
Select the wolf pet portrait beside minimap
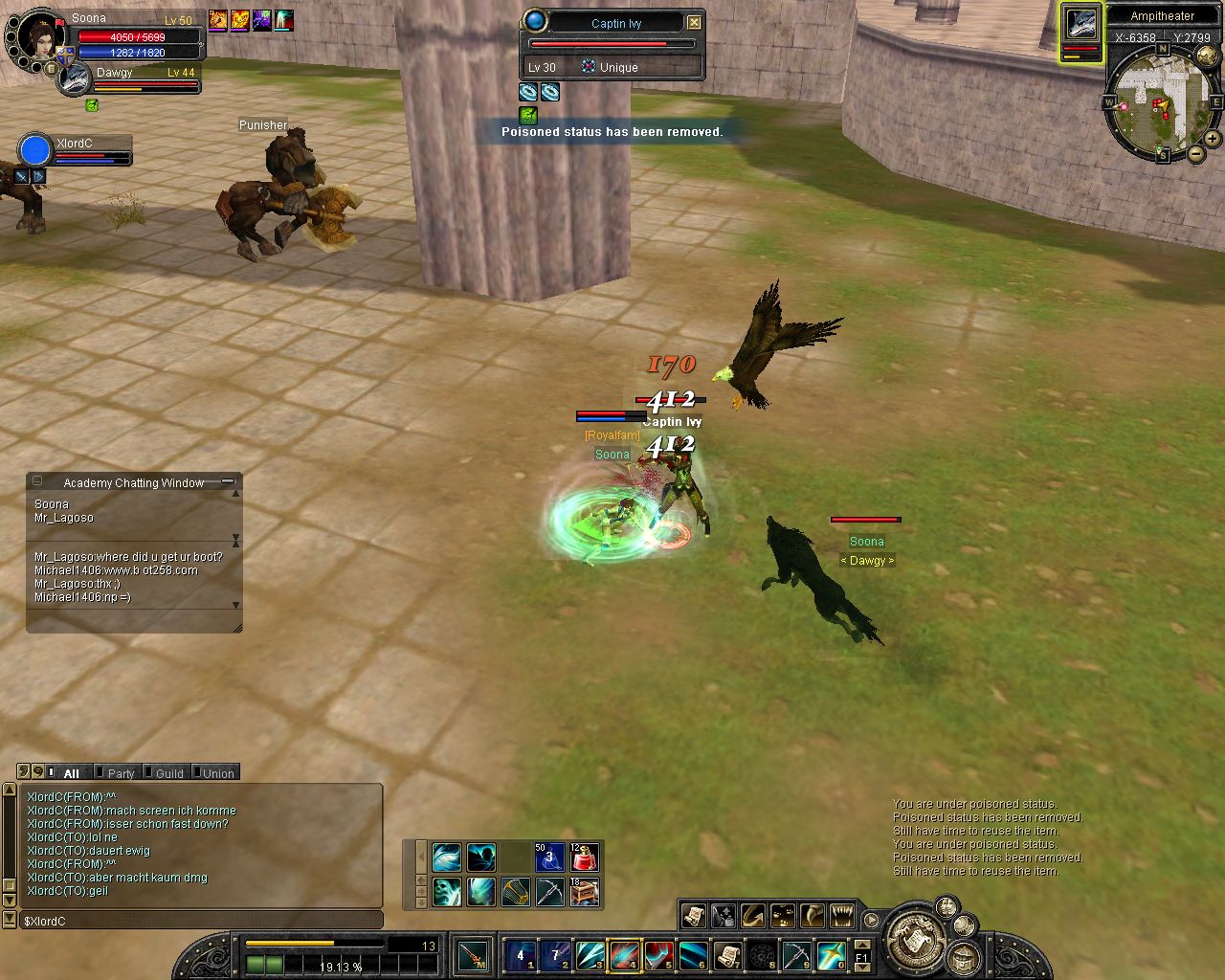1080,25
